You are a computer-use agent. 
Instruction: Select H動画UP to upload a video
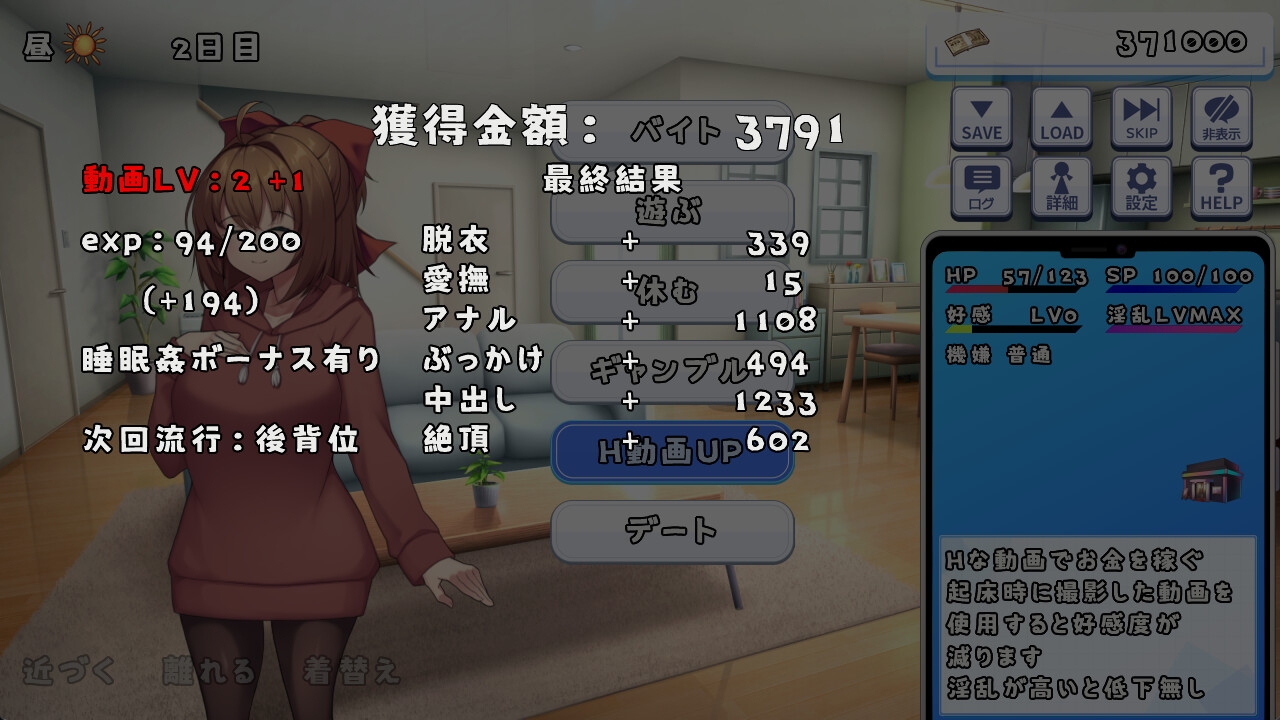point(672,452)
